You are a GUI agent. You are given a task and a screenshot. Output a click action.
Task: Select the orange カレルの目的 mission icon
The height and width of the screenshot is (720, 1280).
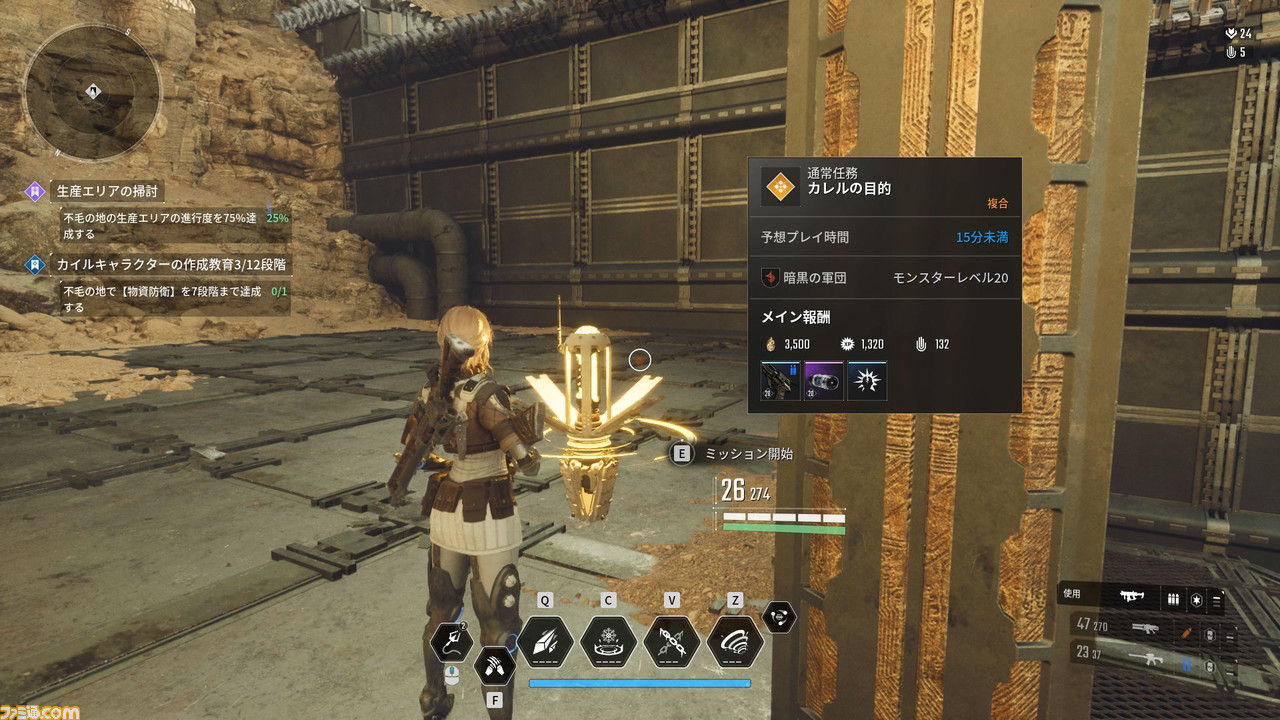click(x=780, y=187)
